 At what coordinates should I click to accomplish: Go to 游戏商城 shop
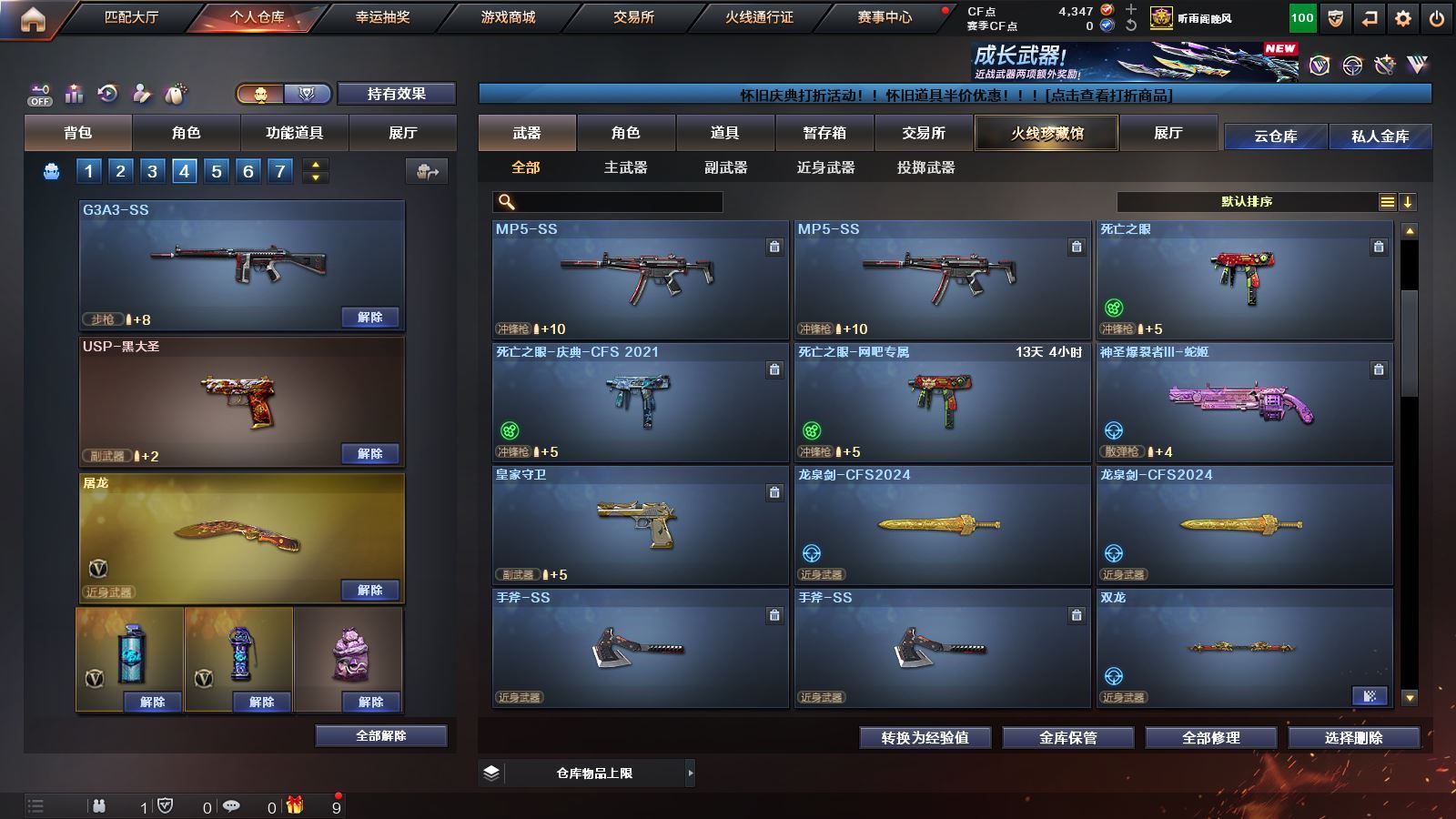click(x=508, y=17)
